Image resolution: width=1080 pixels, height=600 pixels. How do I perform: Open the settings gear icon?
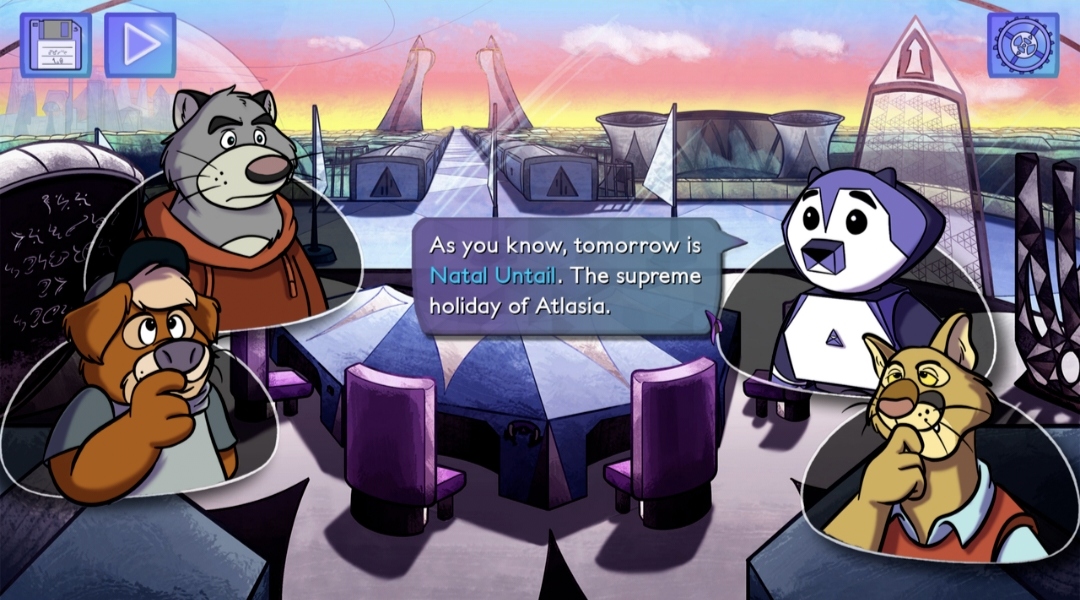(1023, 45)
